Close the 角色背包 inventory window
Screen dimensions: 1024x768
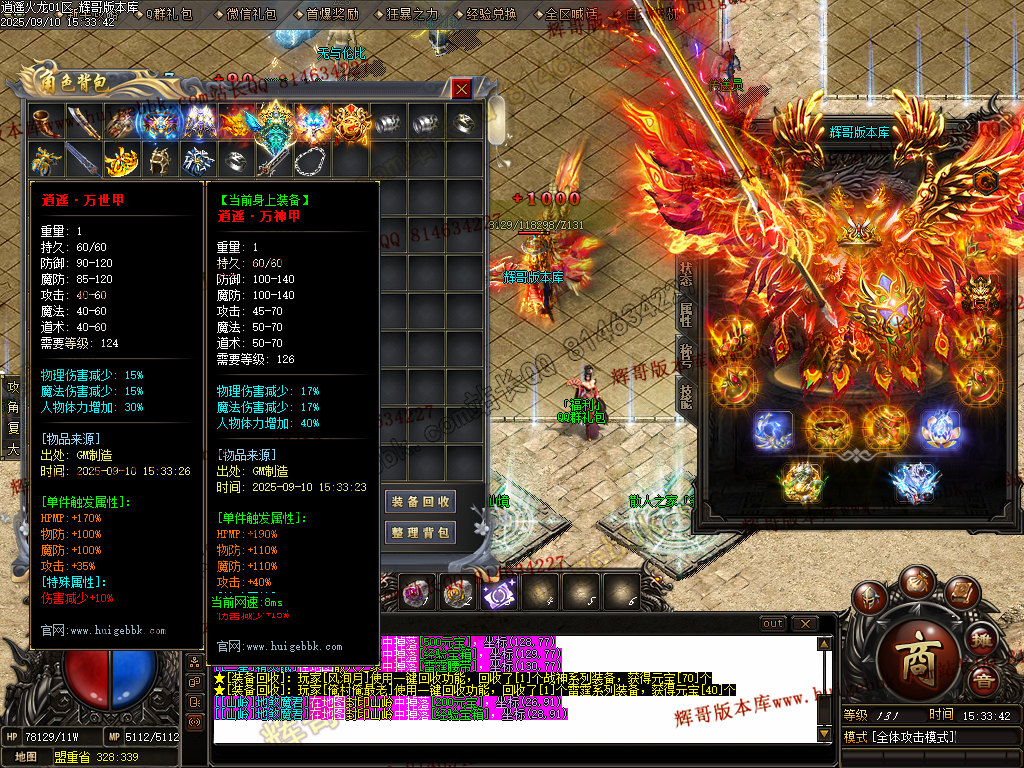tap(461, 89)
